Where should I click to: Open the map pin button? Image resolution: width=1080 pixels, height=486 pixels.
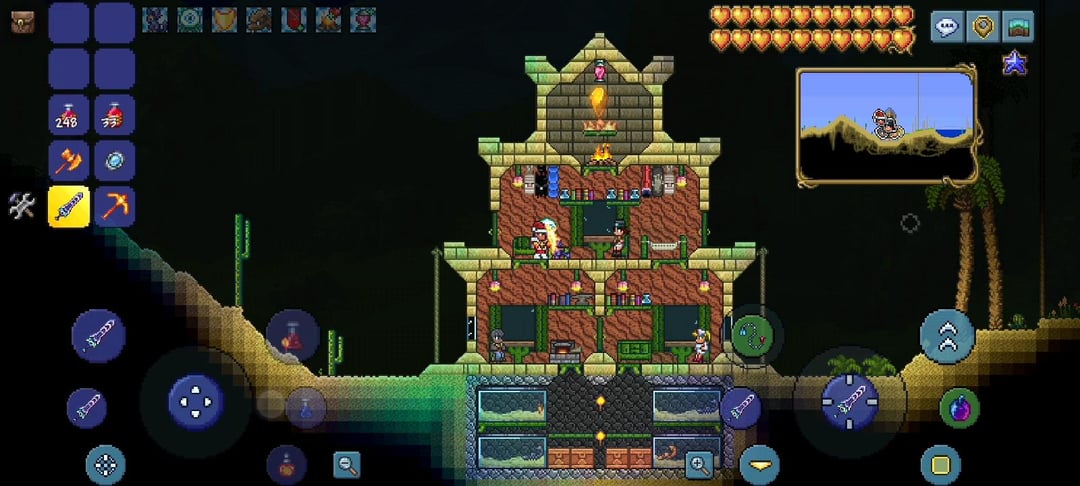pyautogui.click(x=982, y=27)
